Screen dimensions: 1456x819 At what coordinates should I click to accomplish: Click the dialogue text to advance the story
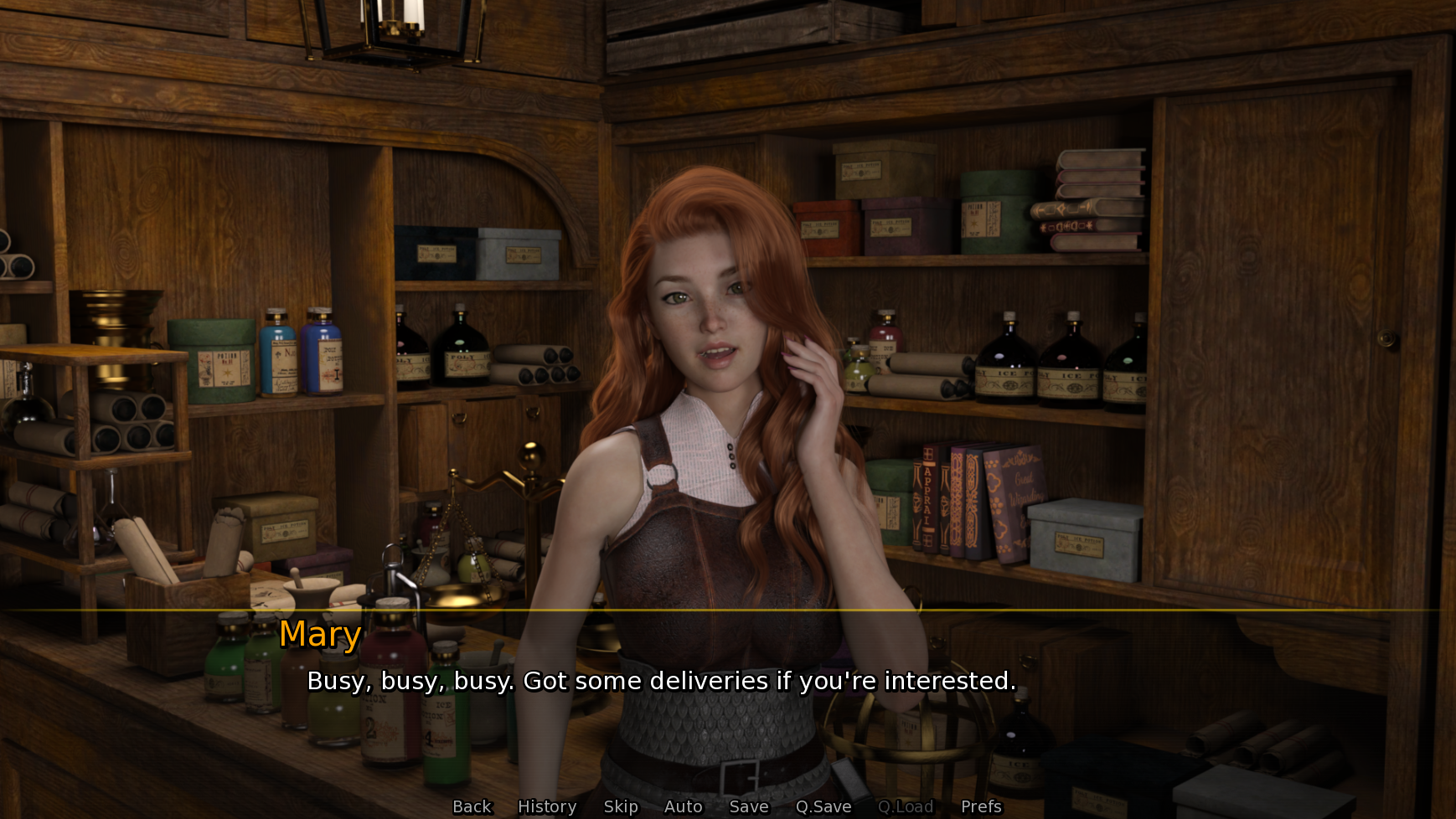[x=662, y=681]
